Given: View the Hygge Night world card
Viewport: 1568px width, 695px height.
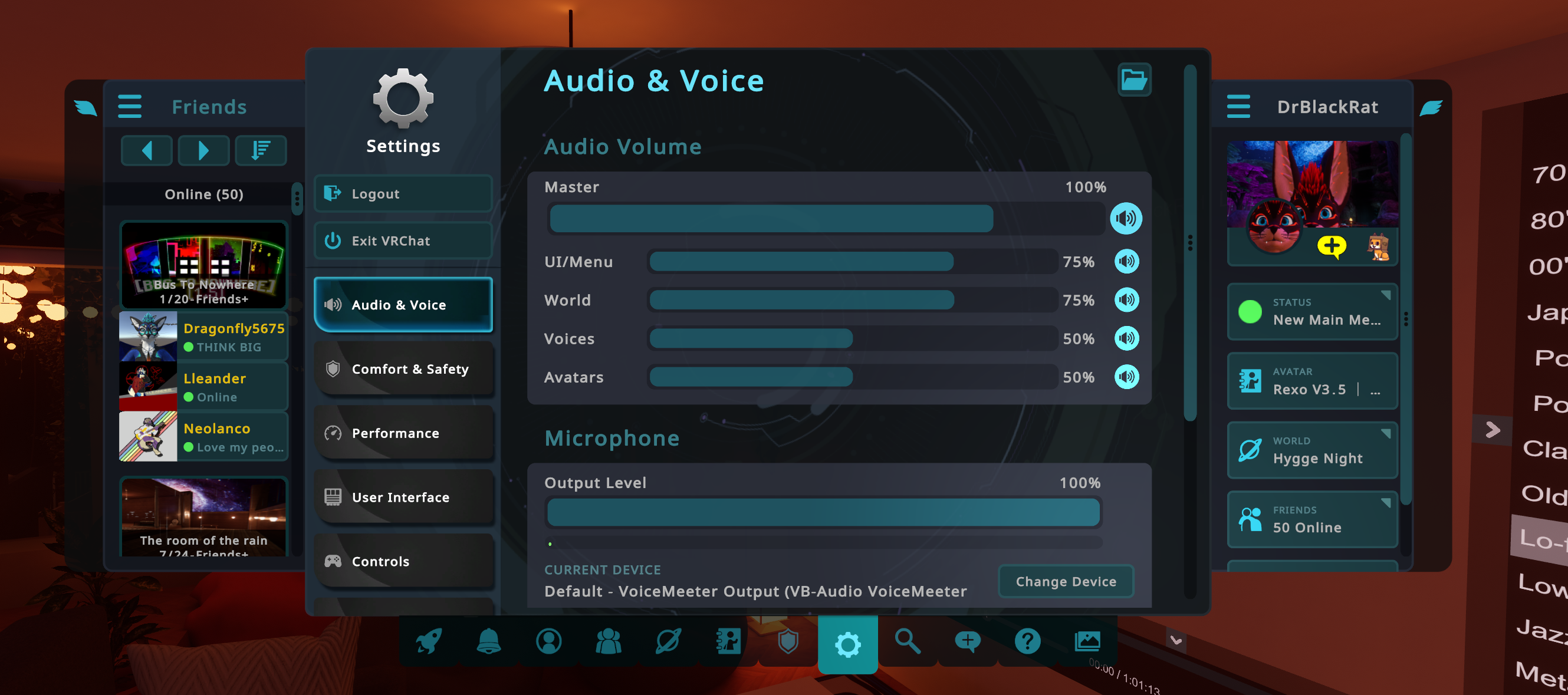Looking at the screenshot, I should point(1311,450).
